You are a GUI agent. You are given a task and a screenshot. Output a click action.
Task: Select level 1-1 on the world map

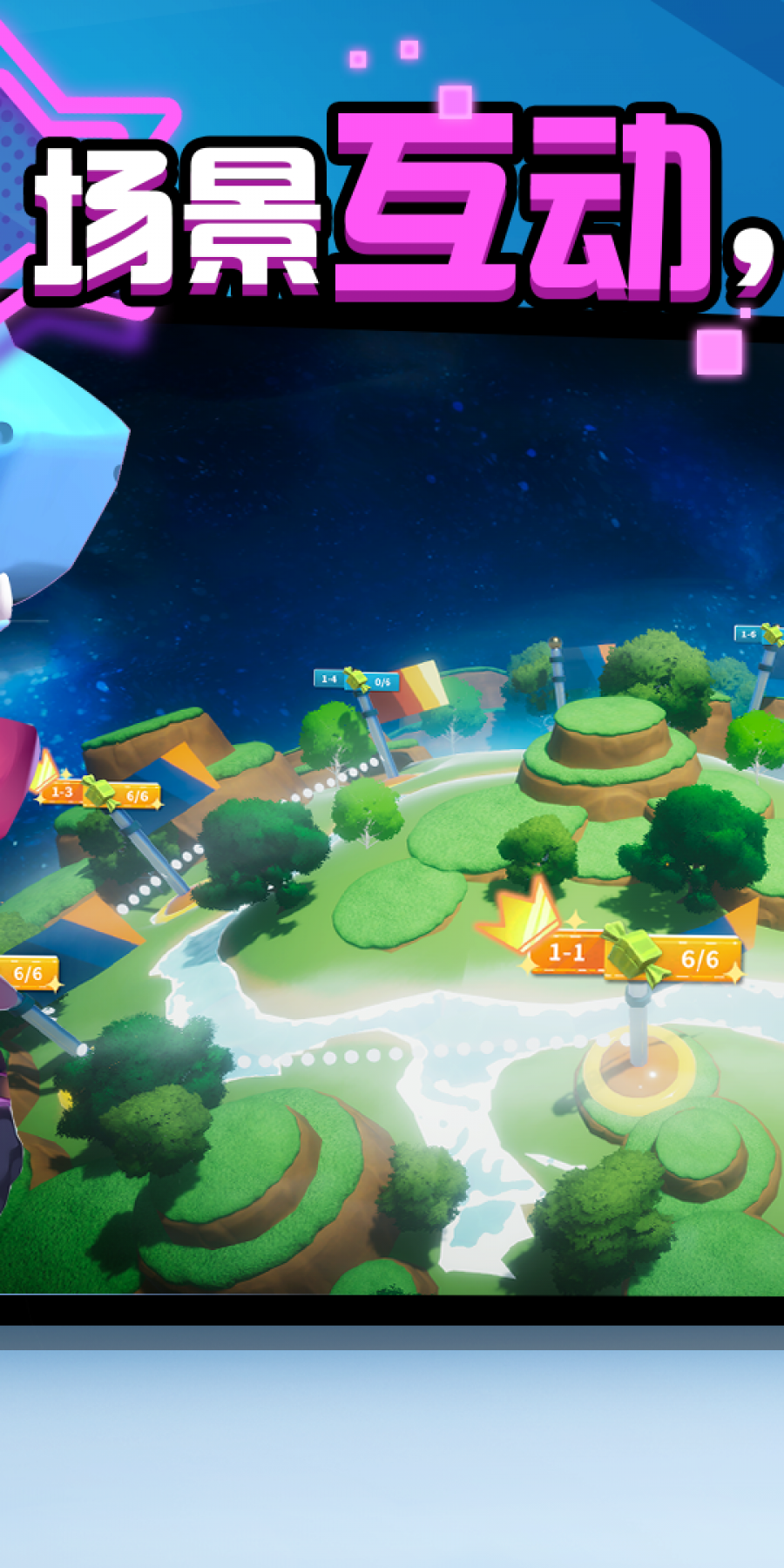coord(568,953)
